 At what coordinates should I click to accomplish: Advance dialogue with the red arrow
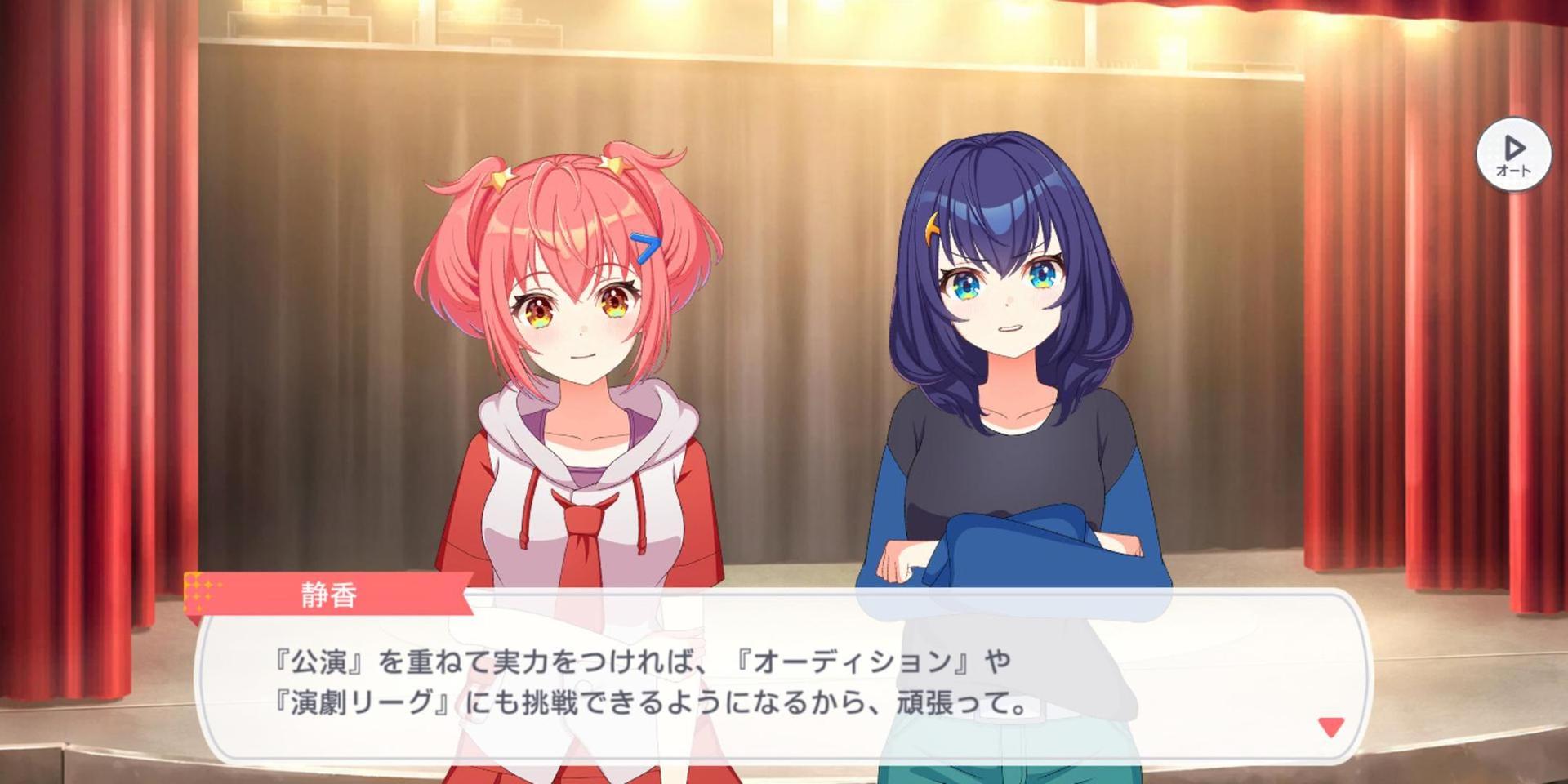(x=1331, y=726)
